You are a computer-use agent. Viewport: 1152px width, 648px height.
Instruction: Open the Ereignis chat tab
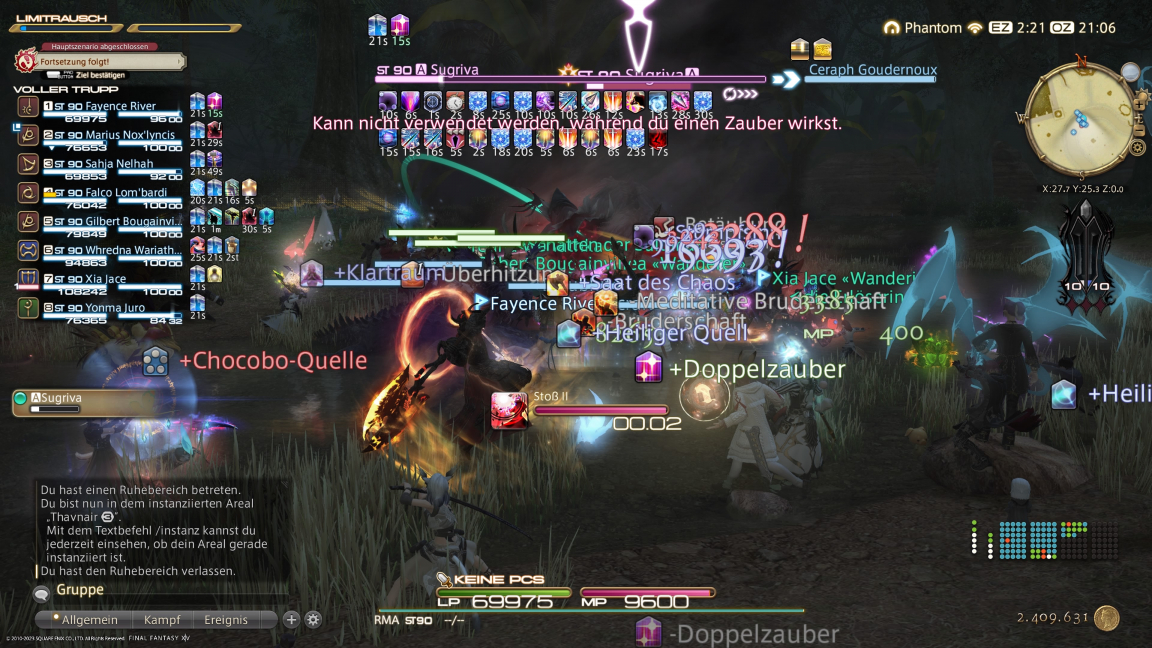pos(226,620)
